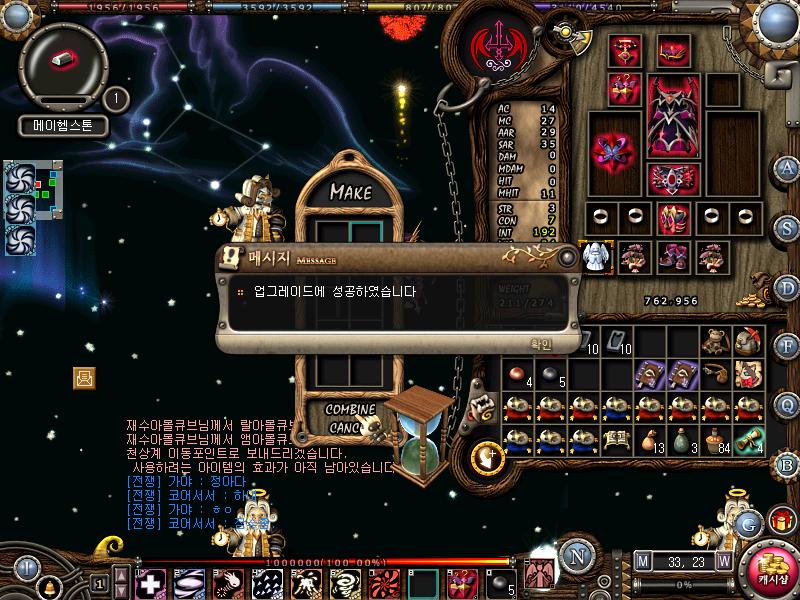Image resolution: width=800 pixels, height=600 pixels.
Task: Activate the white cross heal skill
Action: pyautogui.click(x=150, y=581)
